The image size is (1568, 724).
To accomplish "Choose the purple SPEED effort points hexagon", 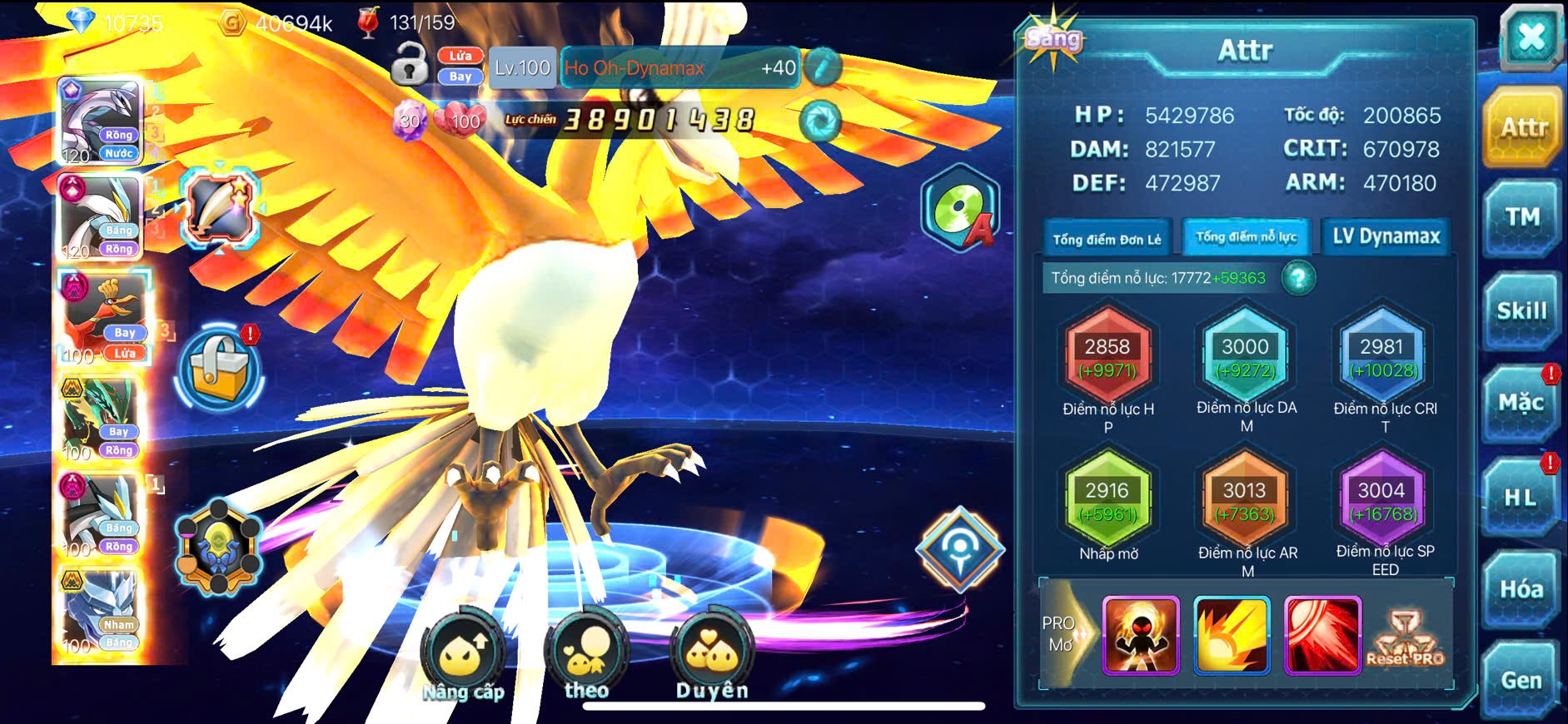I will 1381,501.
